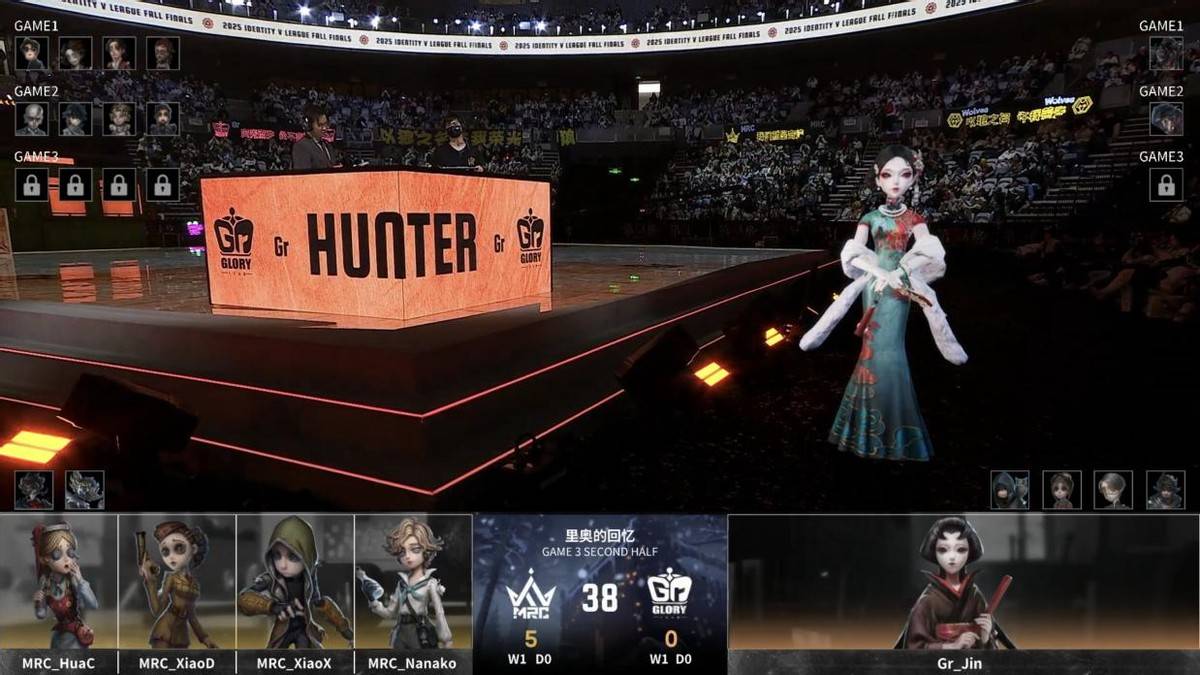Open MRC_Nanako's player card
Image resolution: width=1200 pixels, height=675 pixels.
pyautogui.click(x=413, y=582)
